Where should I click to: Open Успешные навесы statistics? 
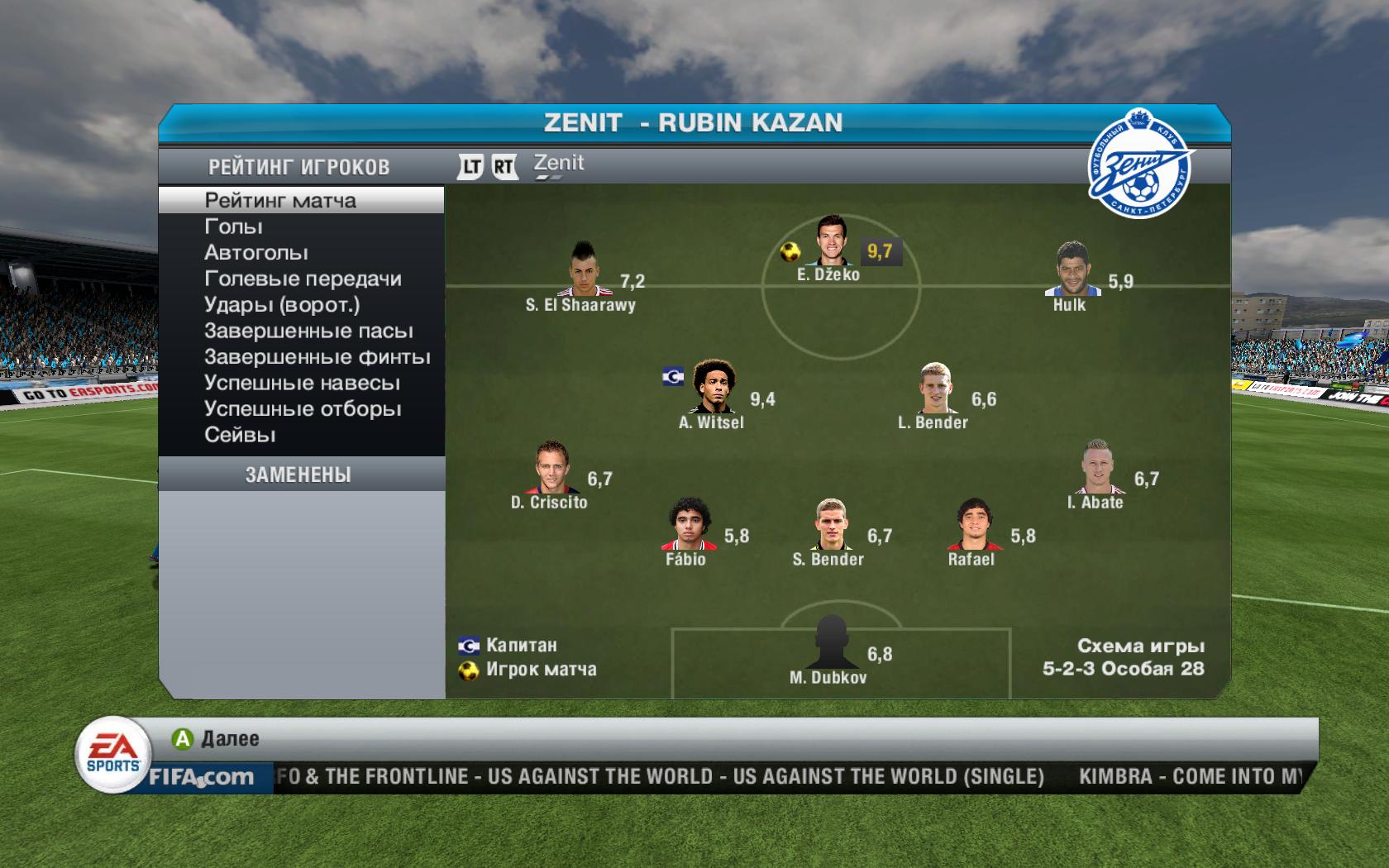(x=302, y=384)
